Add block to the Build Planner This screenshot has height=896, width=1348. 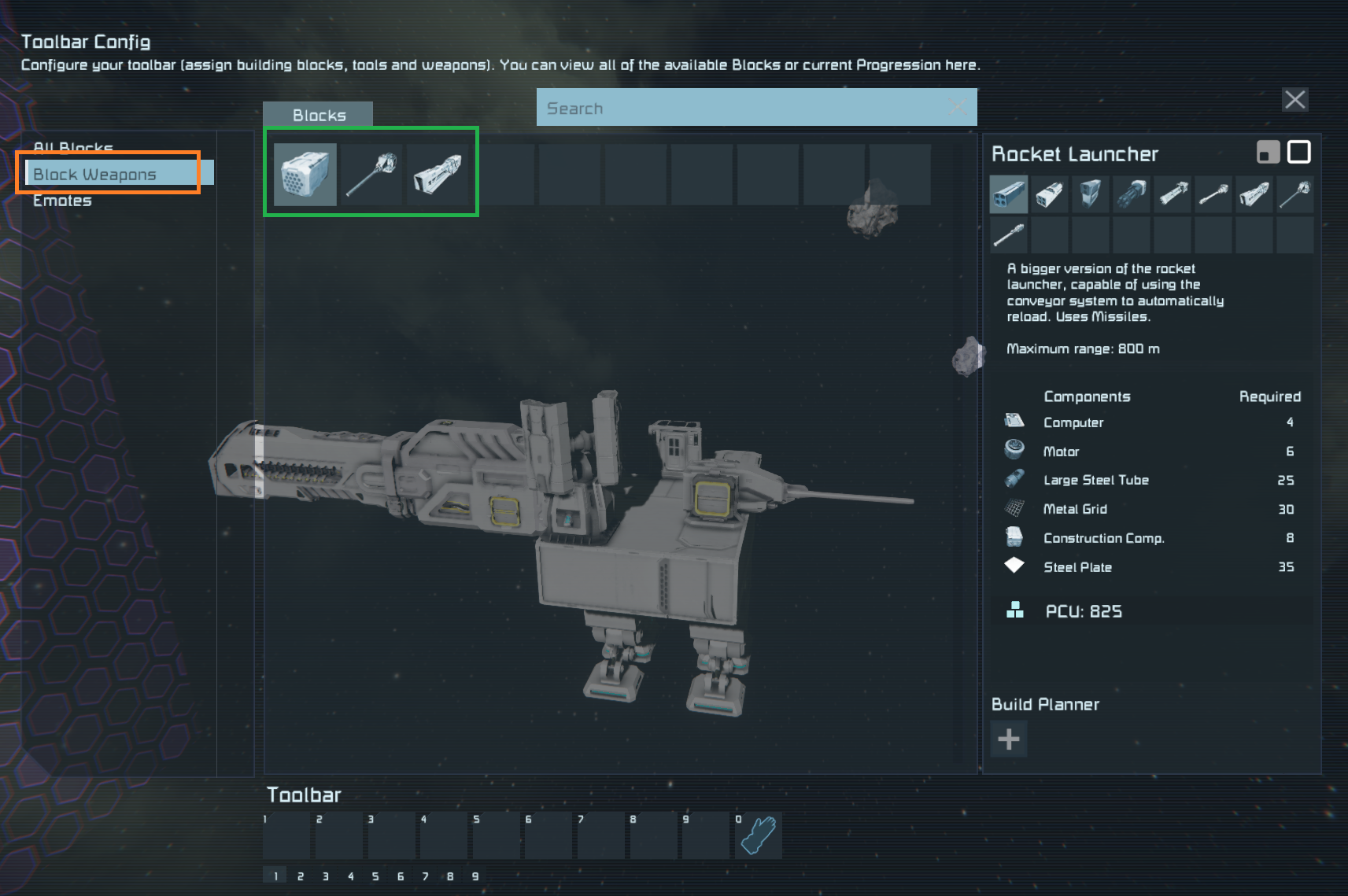click(1008, 739)
